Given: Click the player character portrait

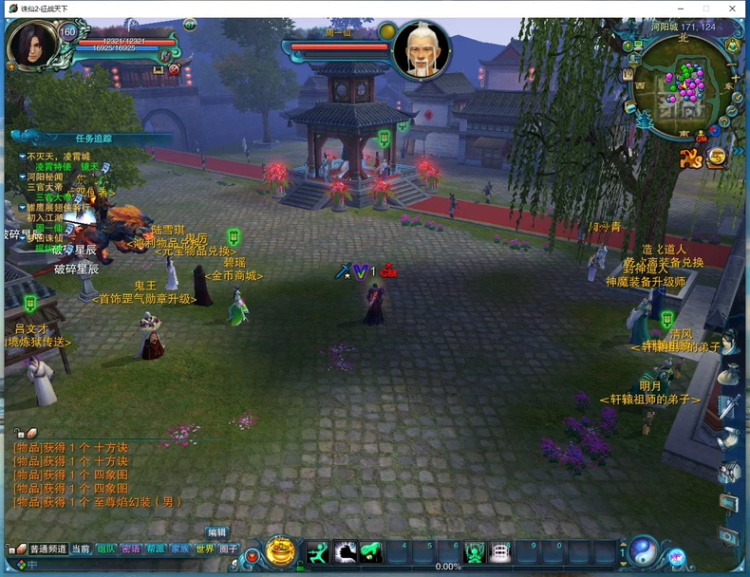Looking at the screenshot, I should pyautogui.click(x=32, y=46).
